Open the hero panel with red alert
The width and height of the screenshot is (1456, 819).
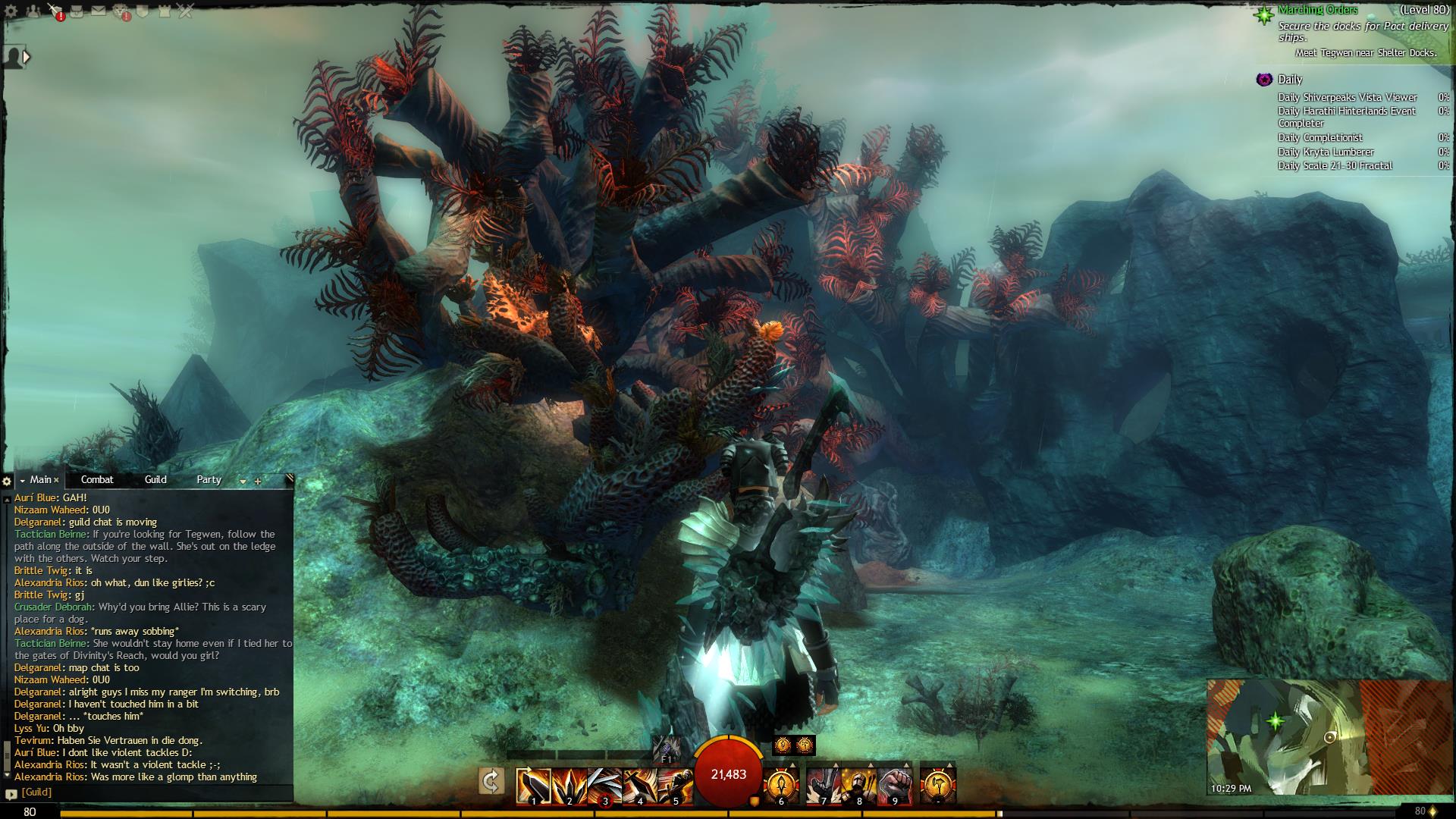[x=55, y=11]
